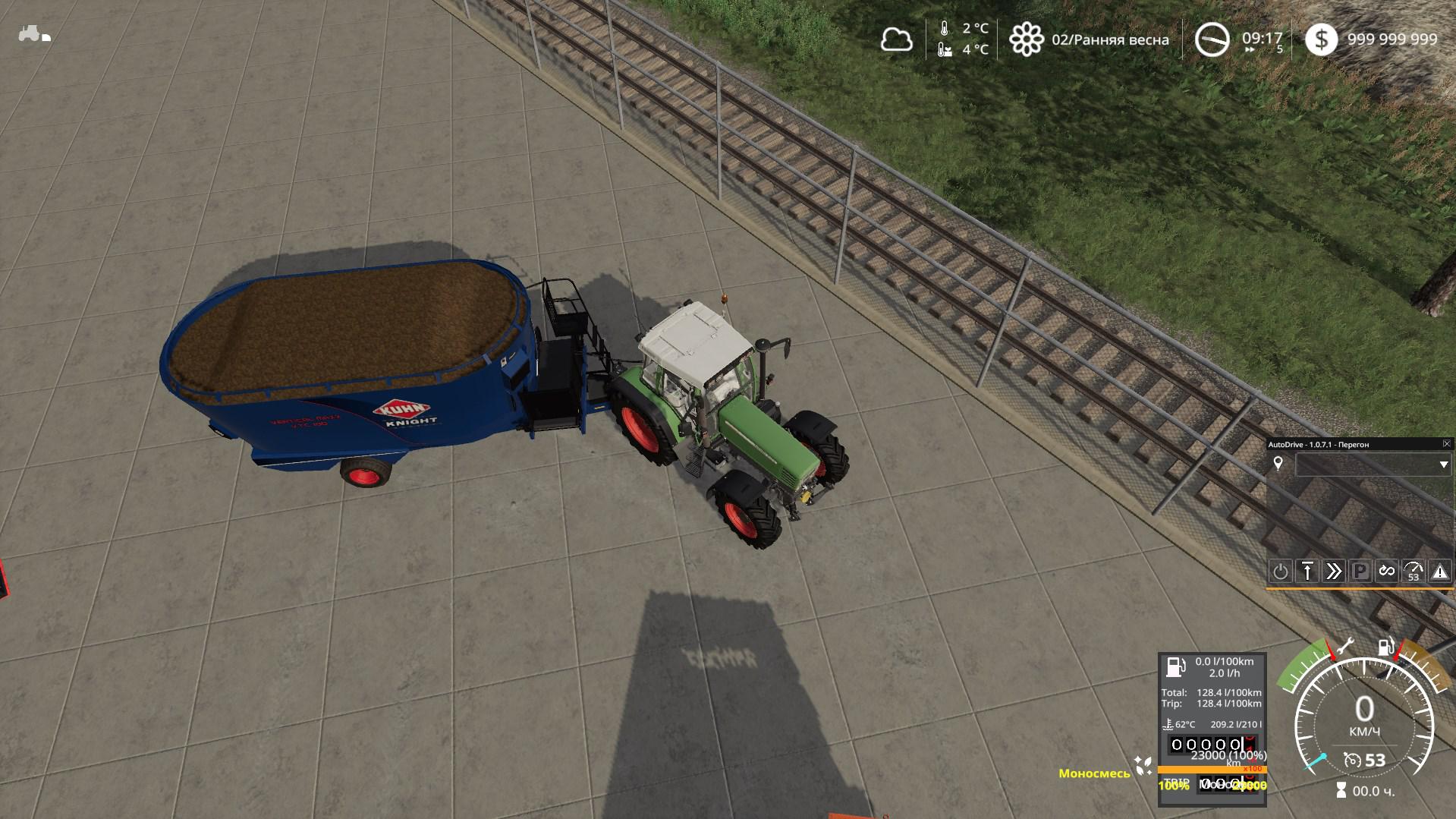The height and width of the screenshot is (819, 1456).
Task: Close the AutoDrive panel
Action: (1446, 444)
